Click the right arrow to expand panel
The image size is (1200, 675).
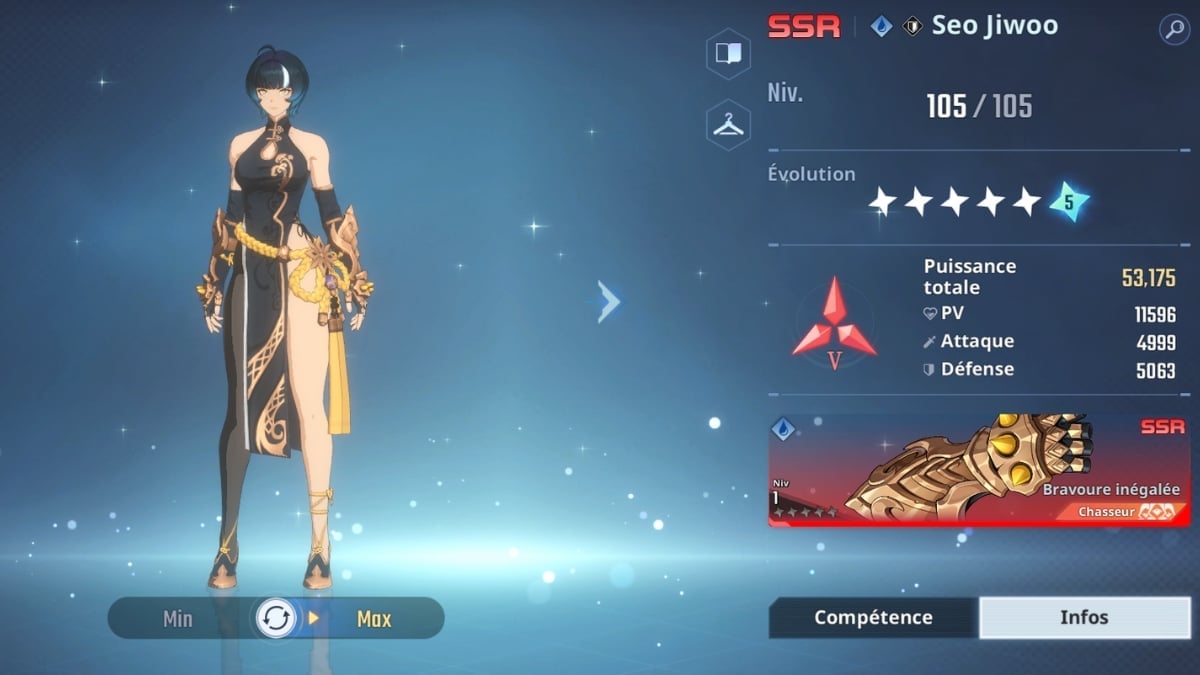pos(608,301)
